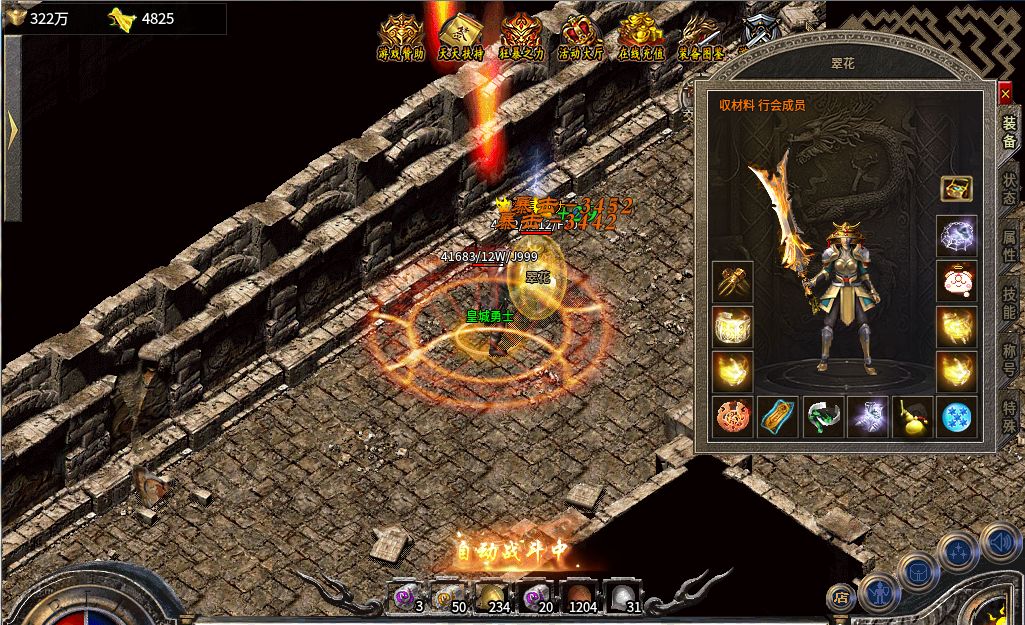Open 在线充值 online recharge
The width and height of the screenshot is (1025, 625).
[641, 38]
